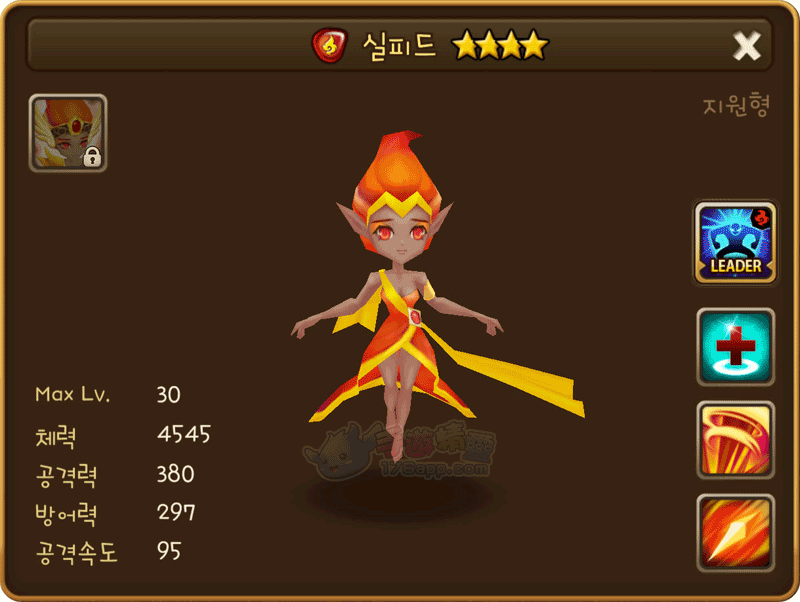Inspect the orange swirl skill icon
Image resolution: width=800 pixels, height=602 pixels.
(735, 440)
